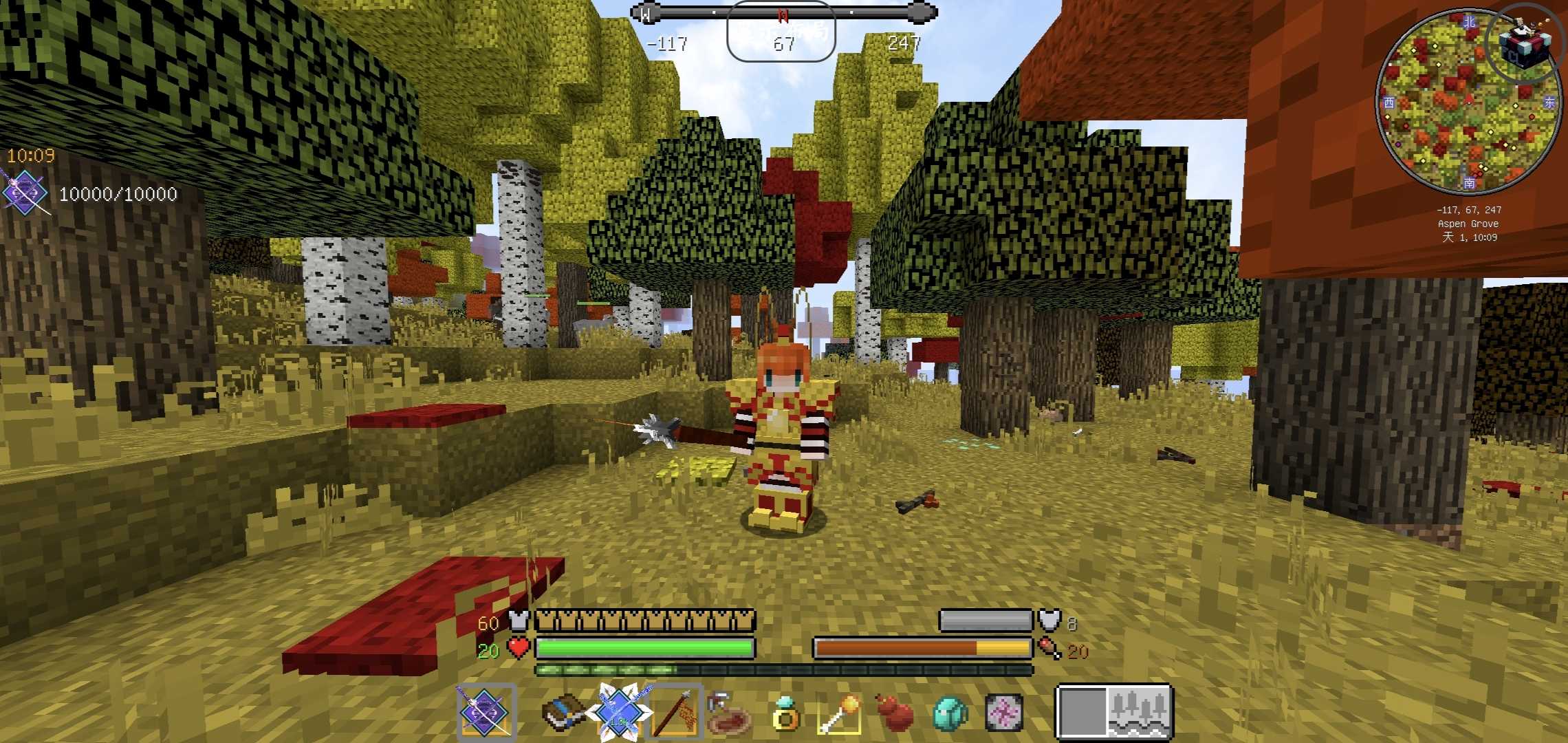Choose the golden orb staff slot

[840, 714]
